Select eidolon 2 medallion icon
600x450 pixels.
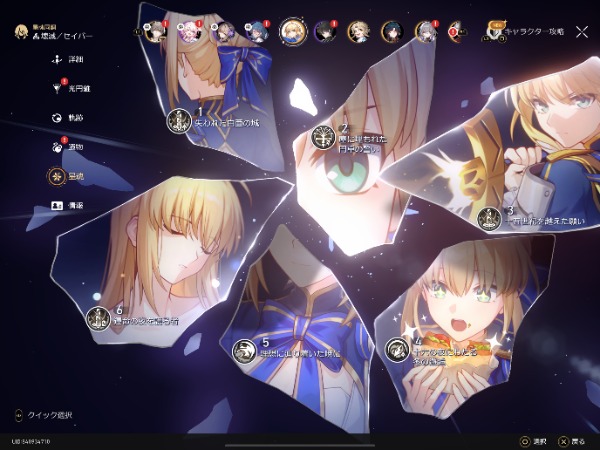tap(323, 136)
